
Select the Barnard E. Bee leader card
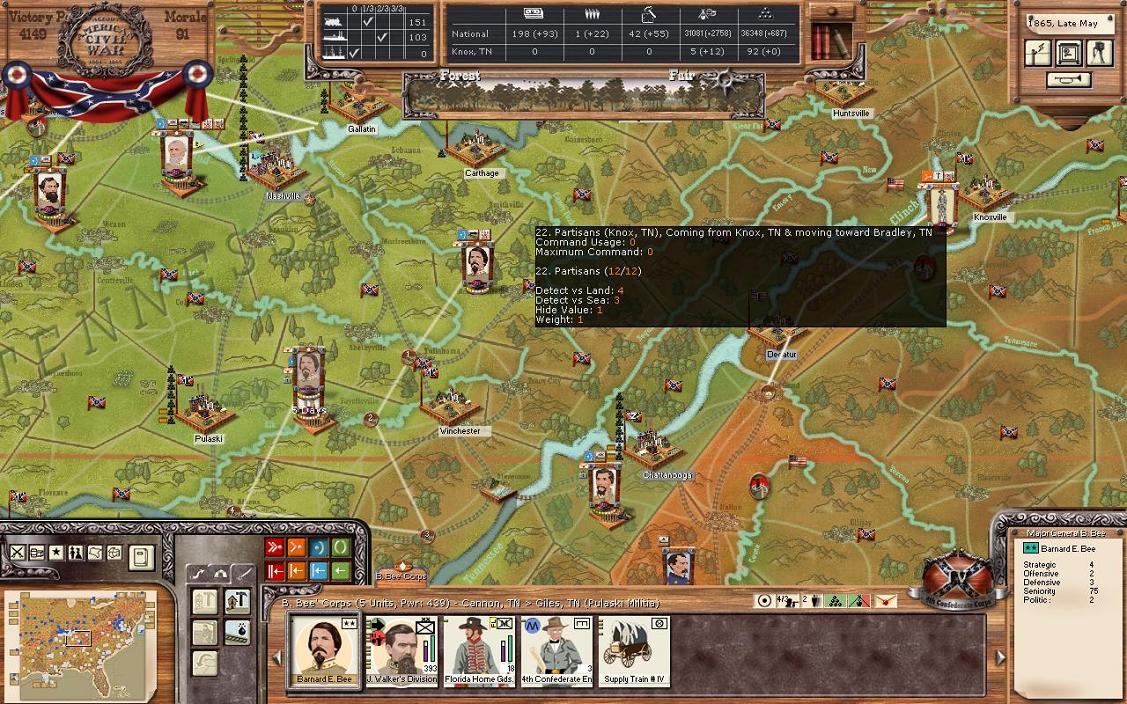(x=324, y=651)
